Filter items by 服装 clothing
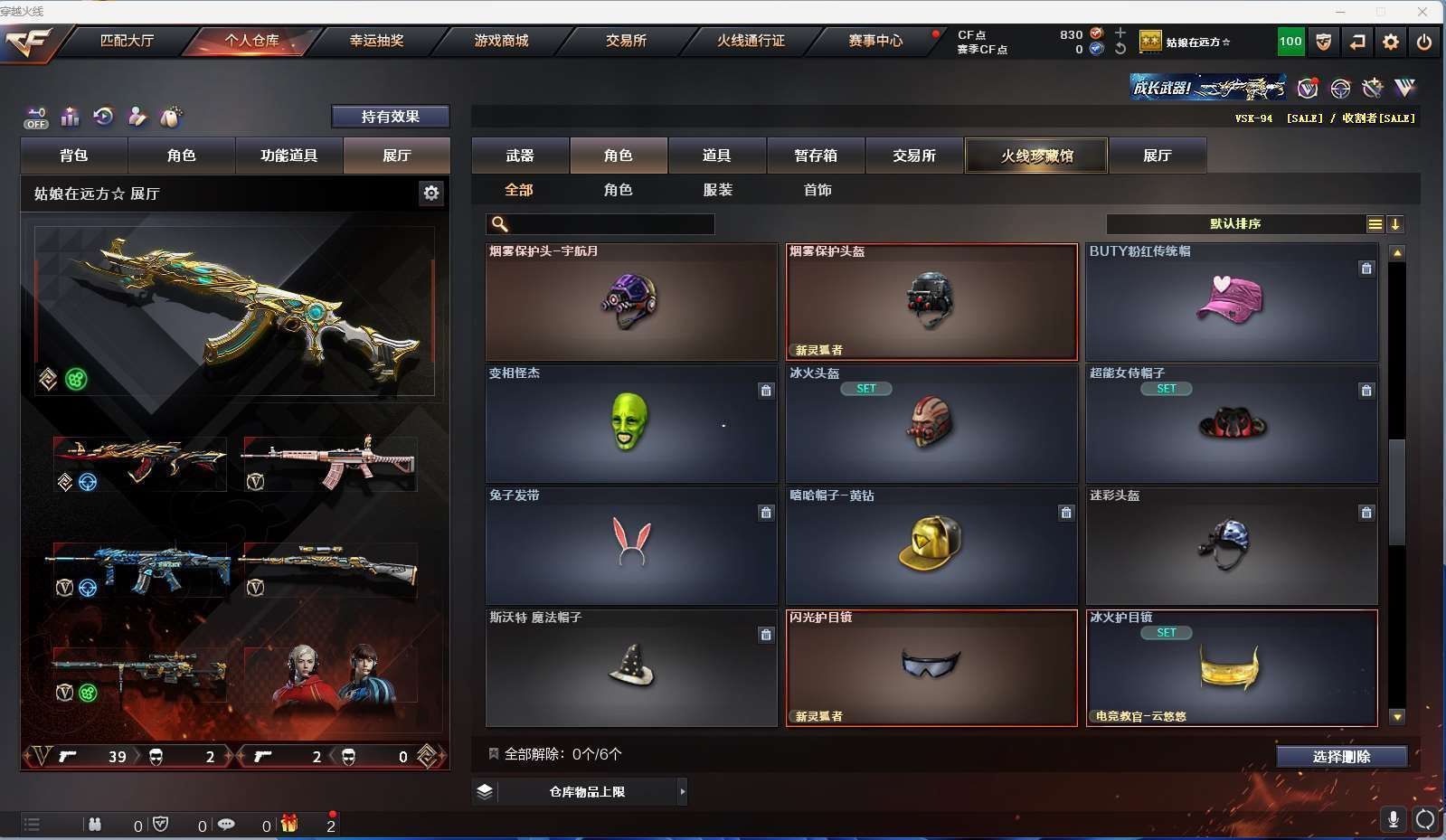This screenshot has width=1446, height=840. pos(718,190)
